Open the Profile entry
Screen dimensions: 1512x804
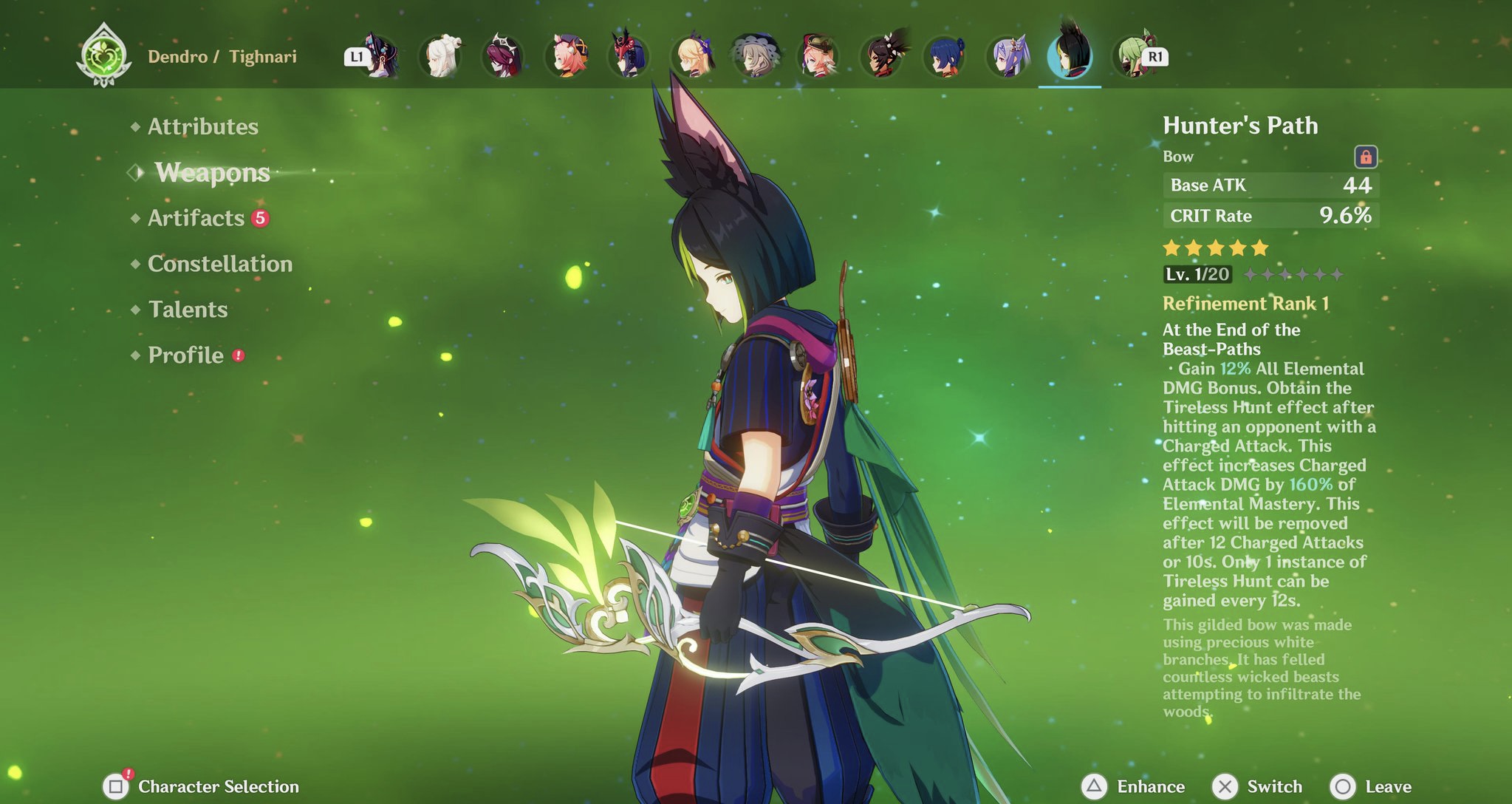tap(185, 355)
